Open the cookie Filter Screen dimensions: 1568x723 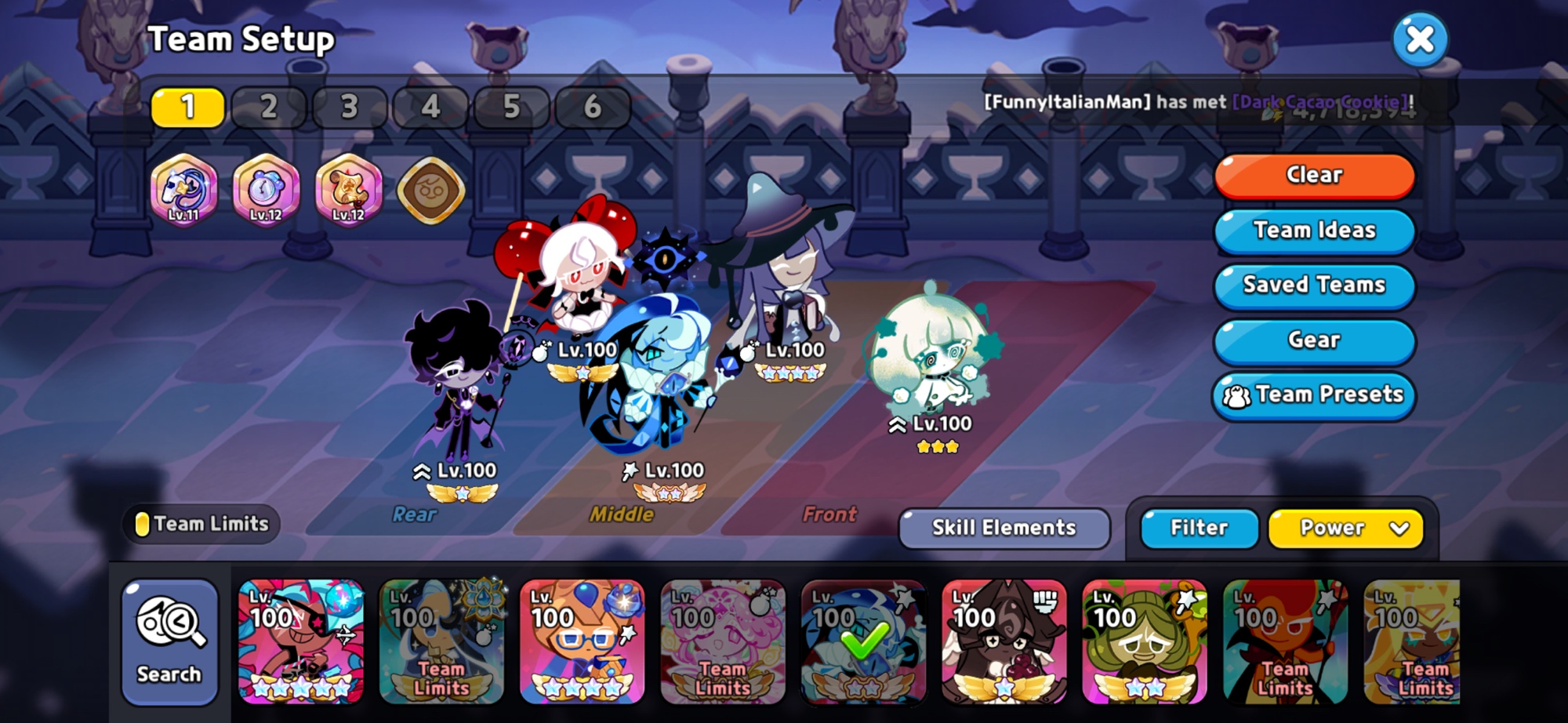[x=1199, y=528]
